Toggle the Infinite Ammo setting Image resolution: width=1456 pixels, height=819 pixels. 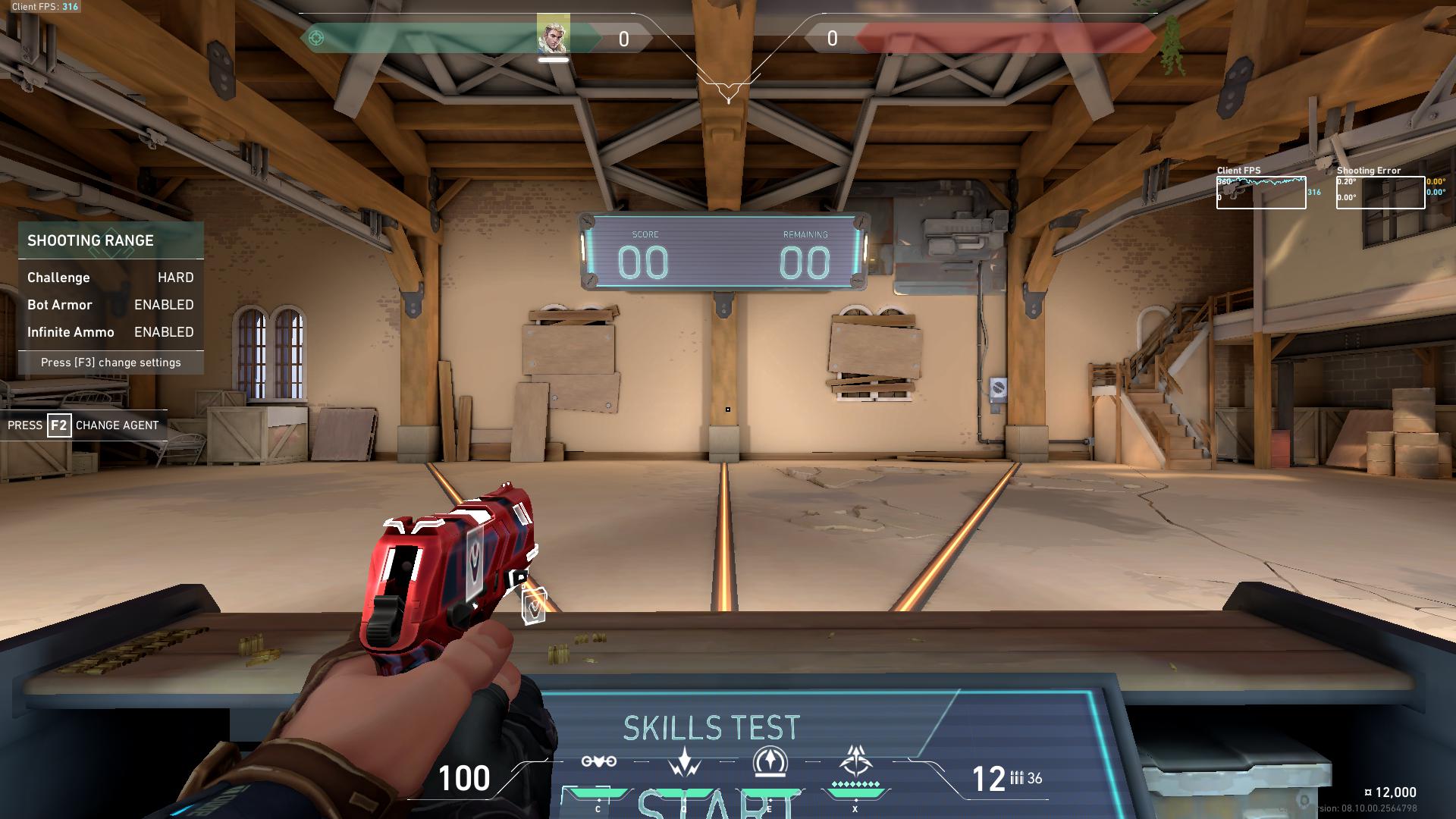[x=111, y=332]
